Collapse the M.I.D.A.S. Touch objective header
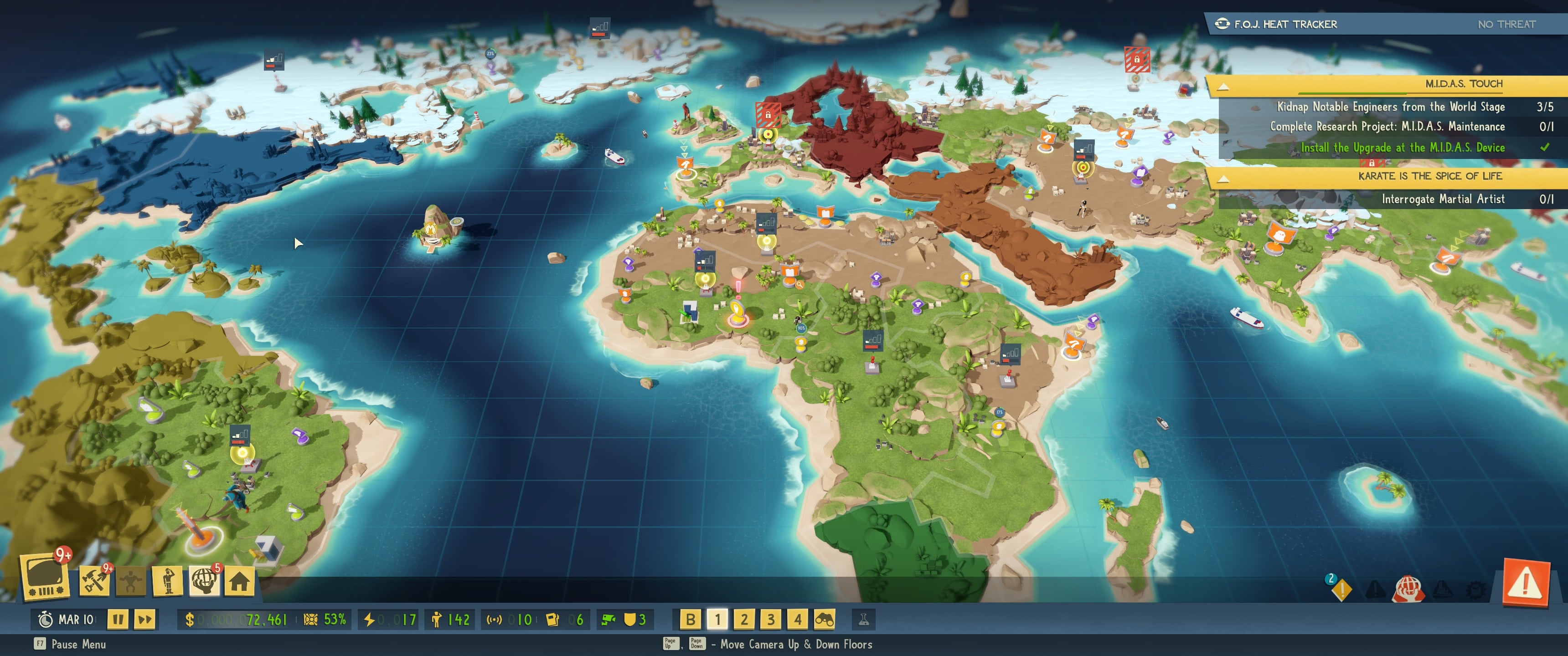The height and width of the screenshot is (656, 1568). tap(1223, 86)
